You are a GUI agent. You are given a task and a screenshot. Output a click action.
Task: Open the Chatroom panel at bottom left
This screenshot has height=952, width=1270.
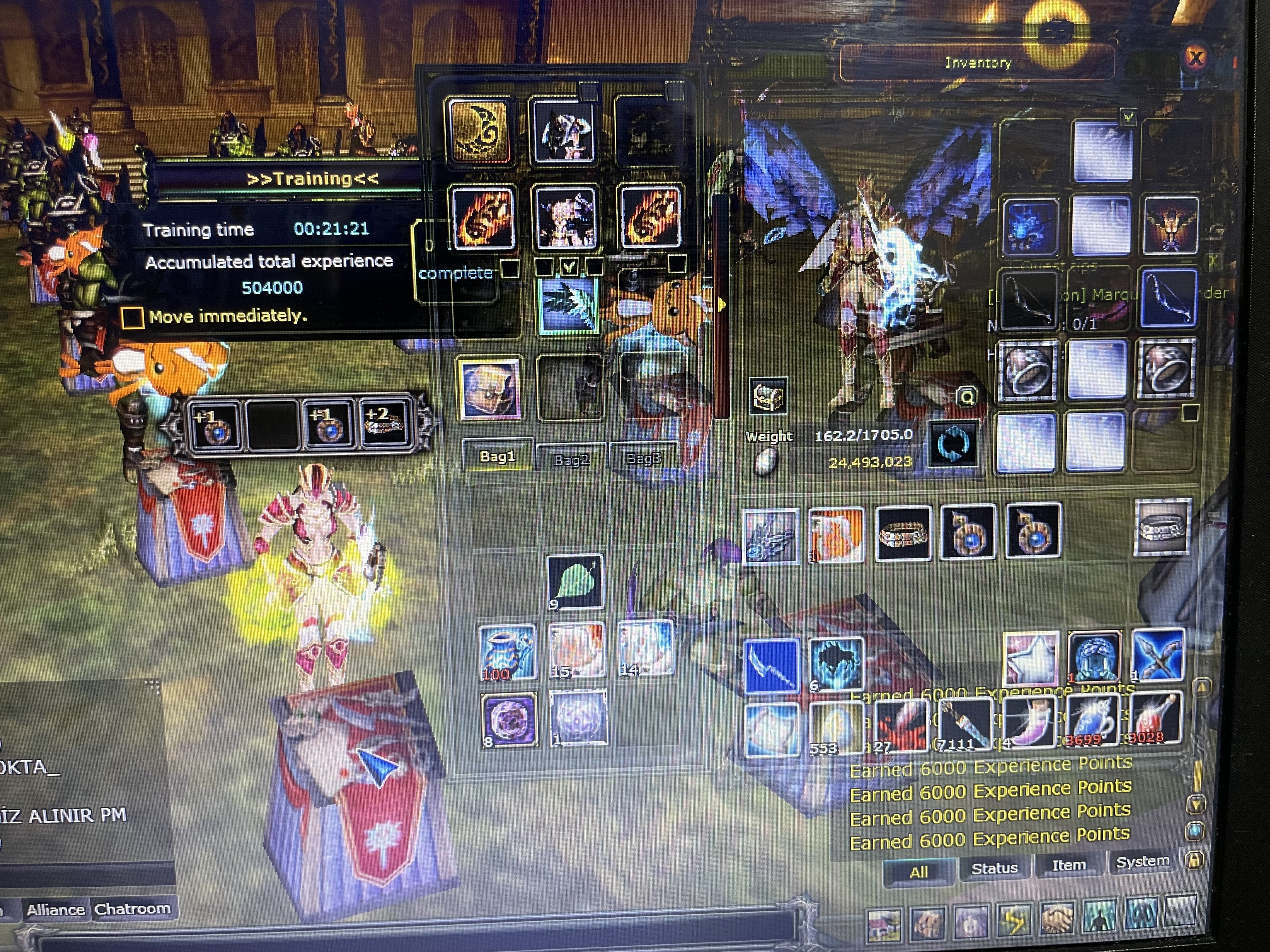click(x=133, y=909)
